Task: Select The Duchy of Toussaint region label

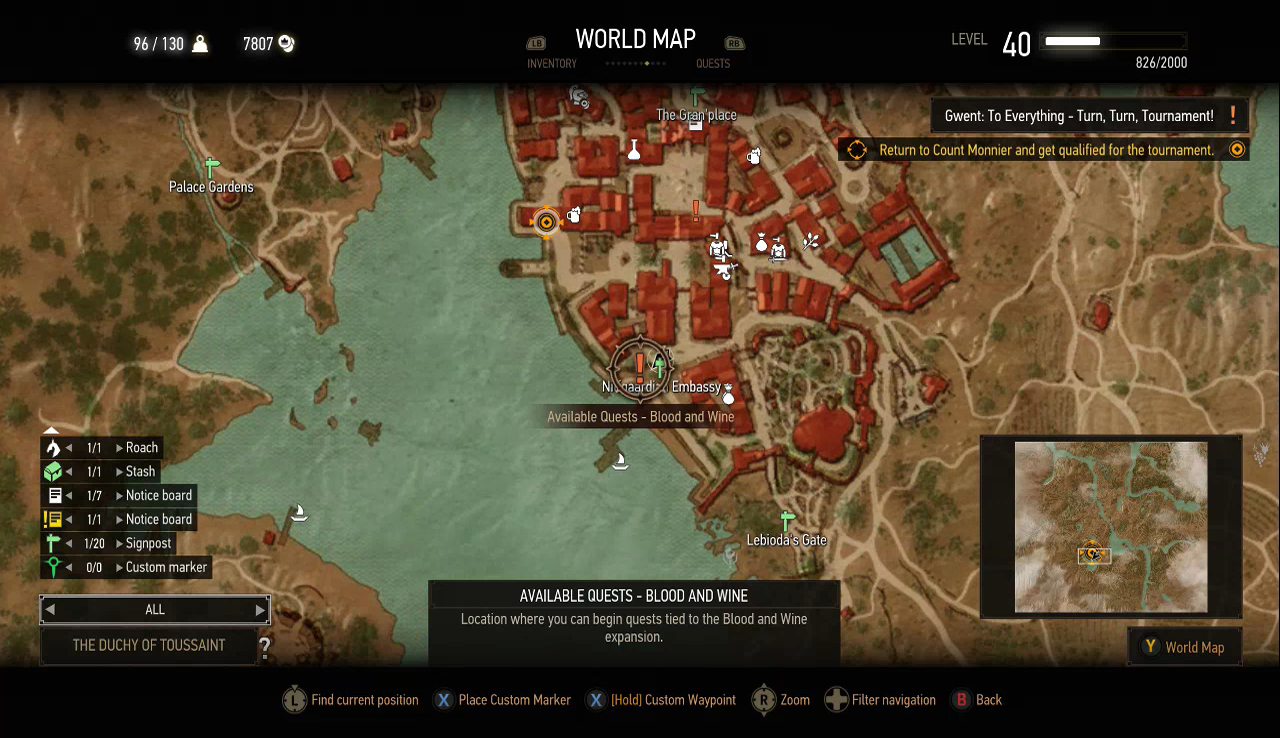Action: tap(149, 646)
